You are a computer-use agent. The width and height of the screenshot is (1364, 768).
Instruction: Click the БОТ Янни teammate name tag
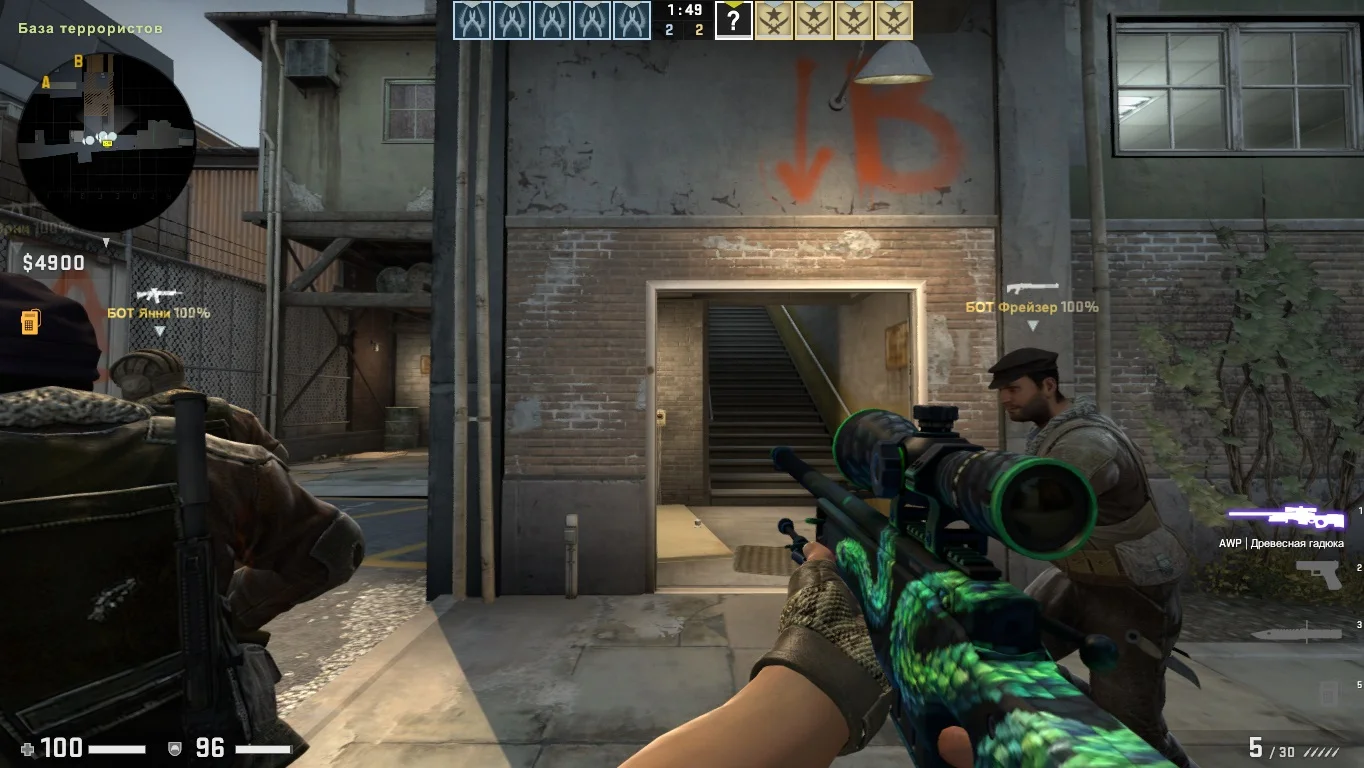tap(159, 313)
